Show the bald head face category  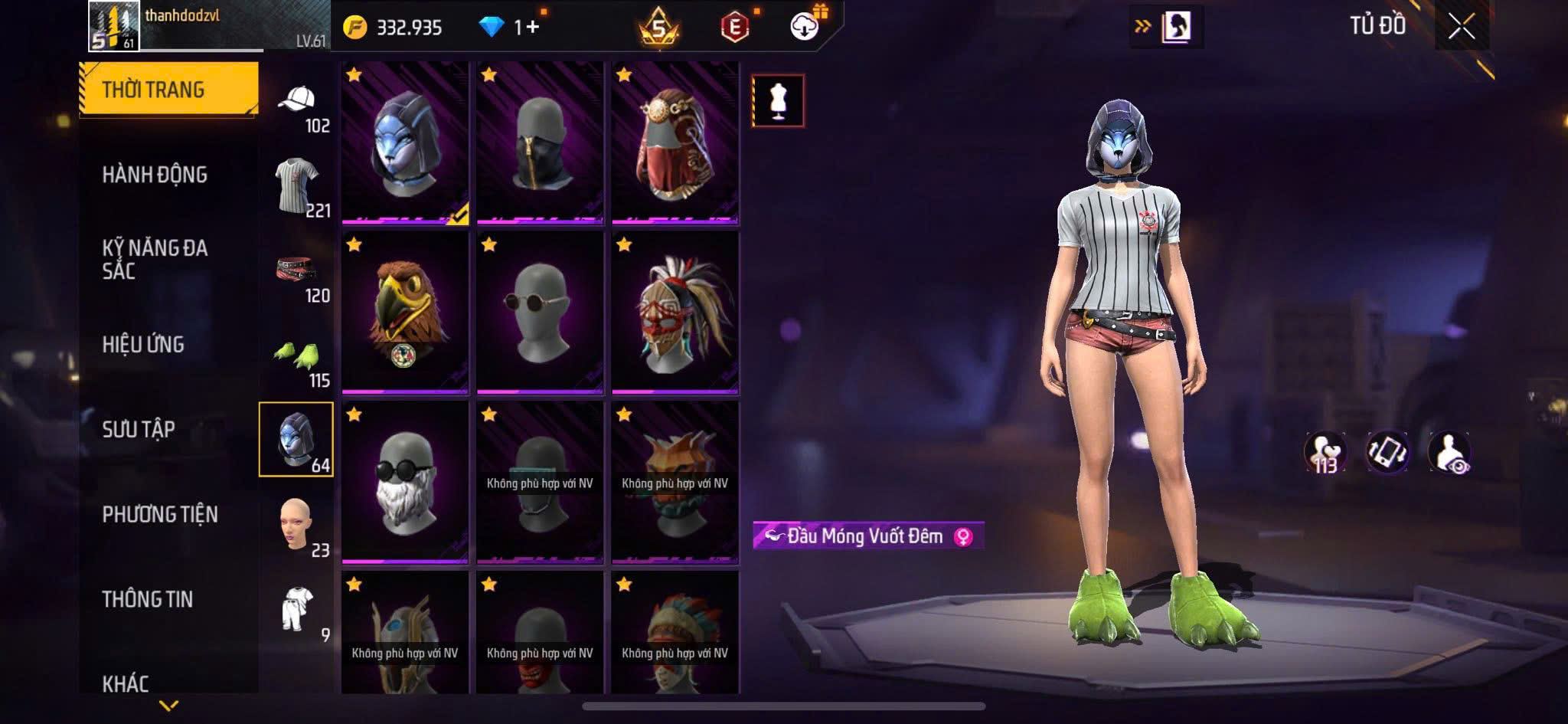tap(297, 525)
